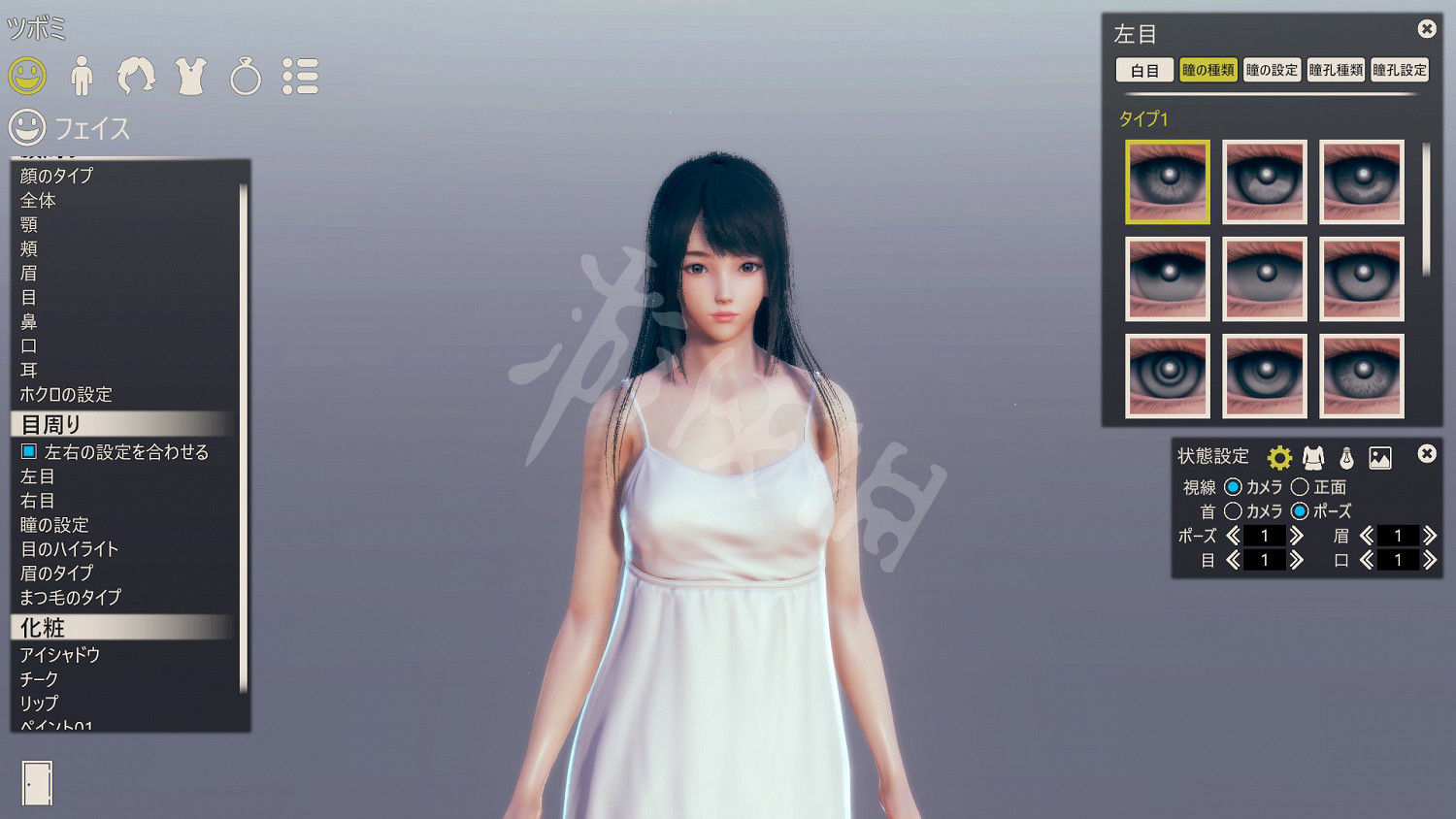Switch to the 瞳孔種類 tab

(1335, 70)
